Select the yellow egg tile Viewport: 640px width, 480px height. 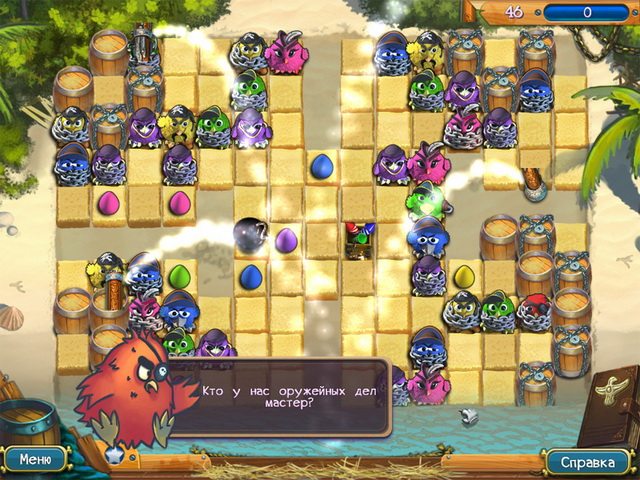click(x=464, y=277)
